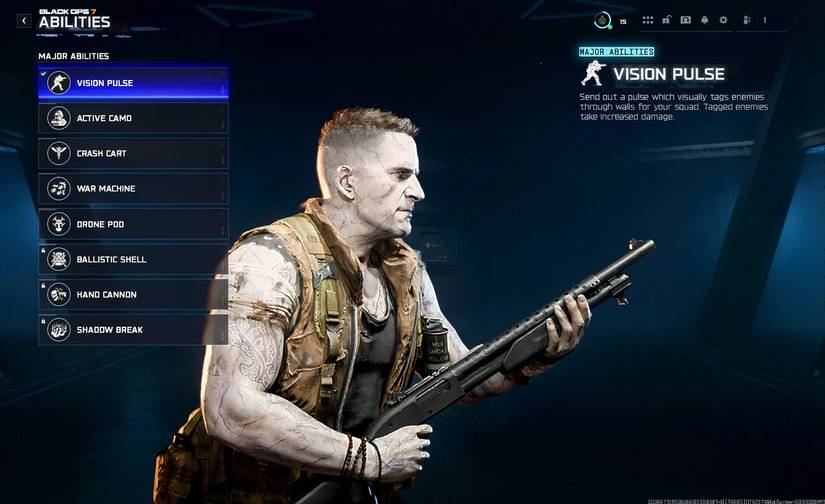Viewport: 825px width, 504px height.
Task: Click the player rank emblem
Action: pyautogui.click(x=602, y=20)
